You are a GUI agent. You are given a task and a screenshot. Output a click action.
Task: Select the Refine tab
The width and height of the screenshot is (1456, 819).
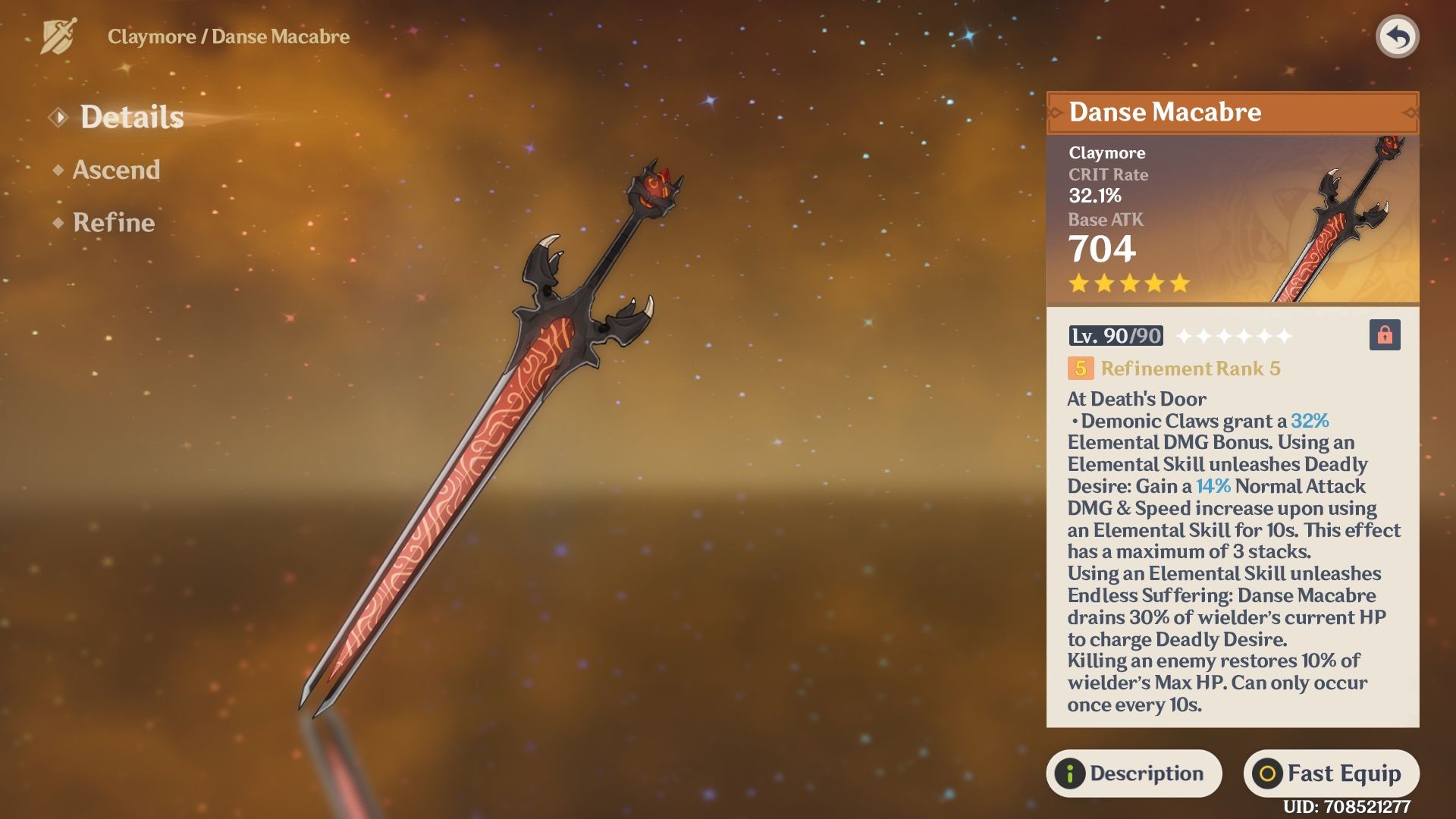click(x=113, y=223)
